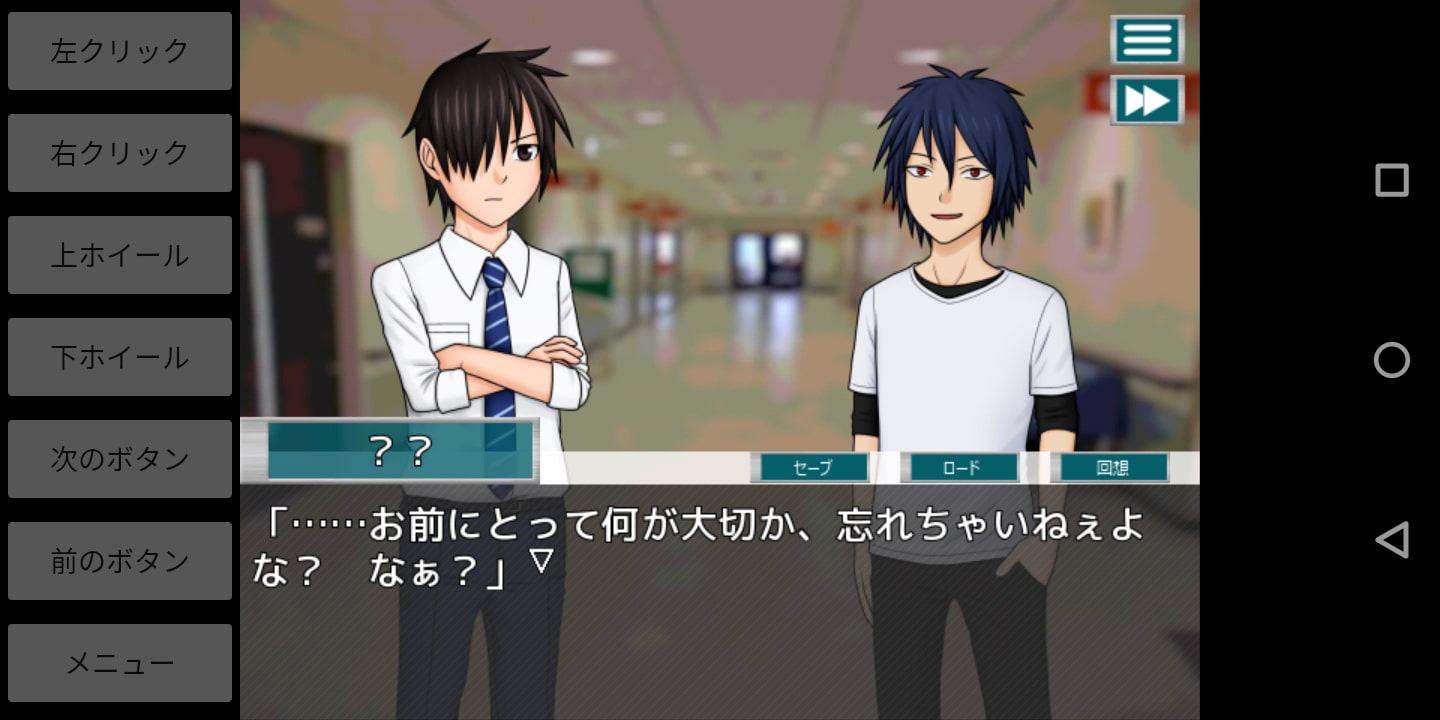Open the 回想 backlog
Screen dimensions: 1440x720
[x=1110, y=467]
